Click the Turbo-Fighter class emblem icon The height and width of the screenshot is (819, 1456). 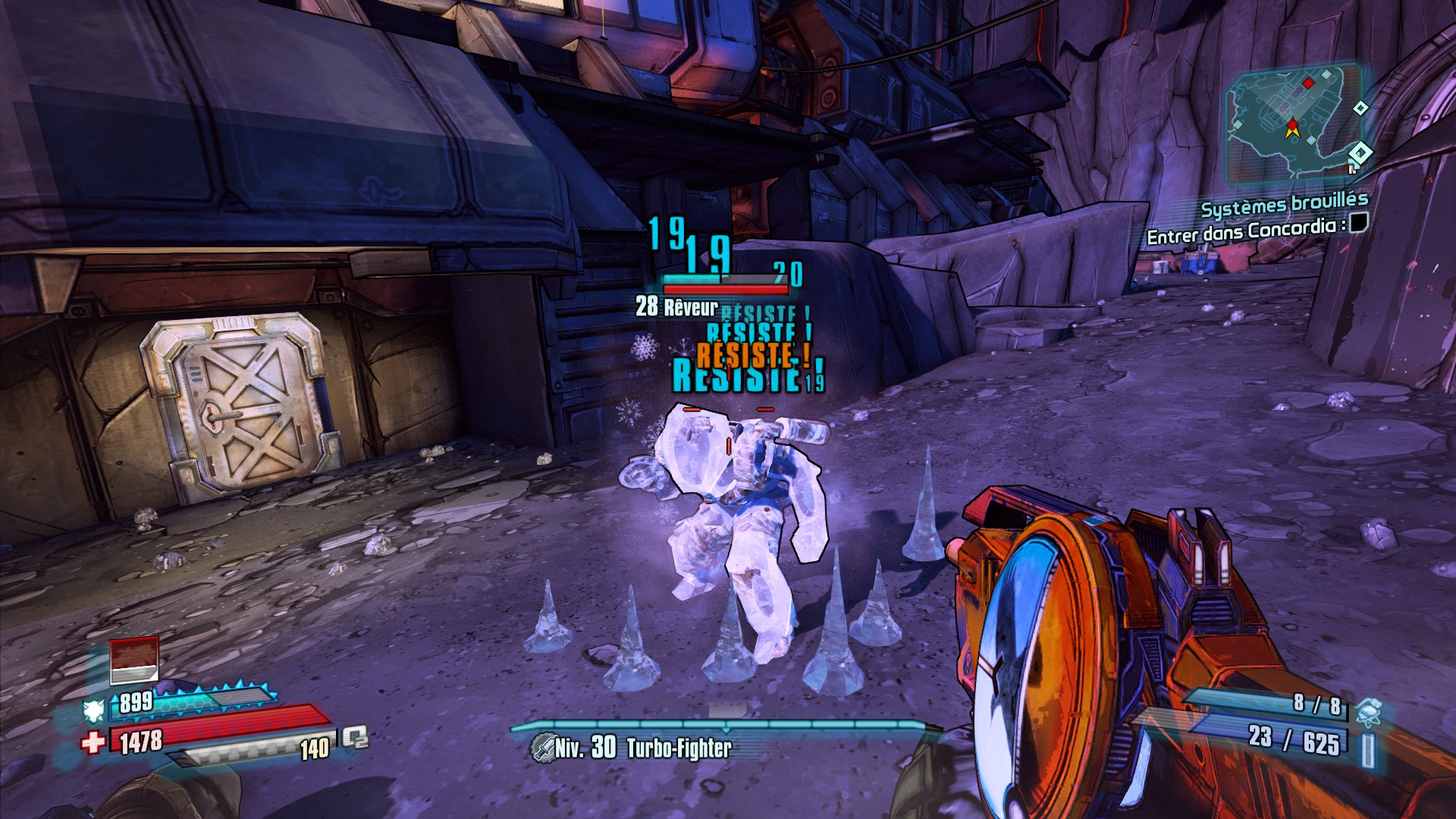543,748
